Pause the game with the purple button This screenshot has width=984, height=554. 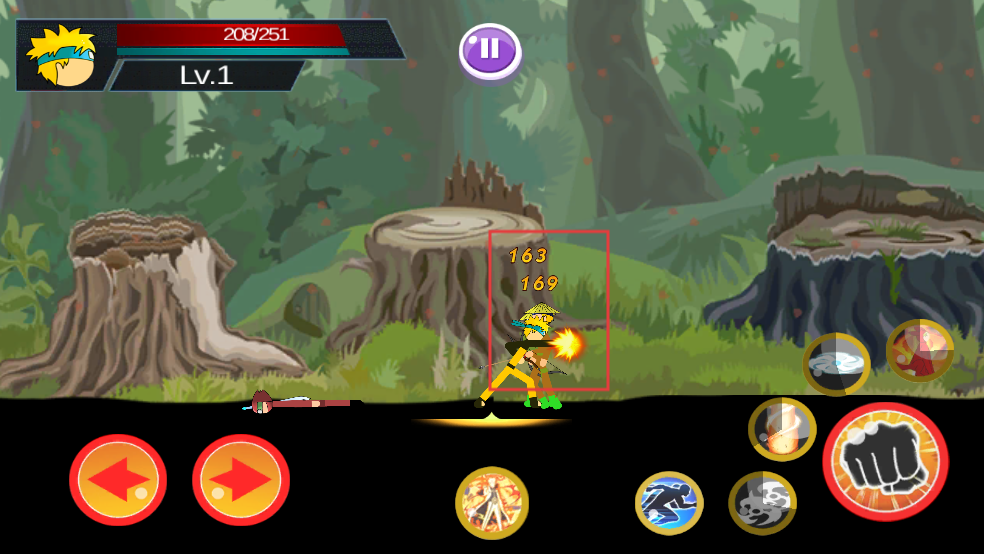[490, 50]
